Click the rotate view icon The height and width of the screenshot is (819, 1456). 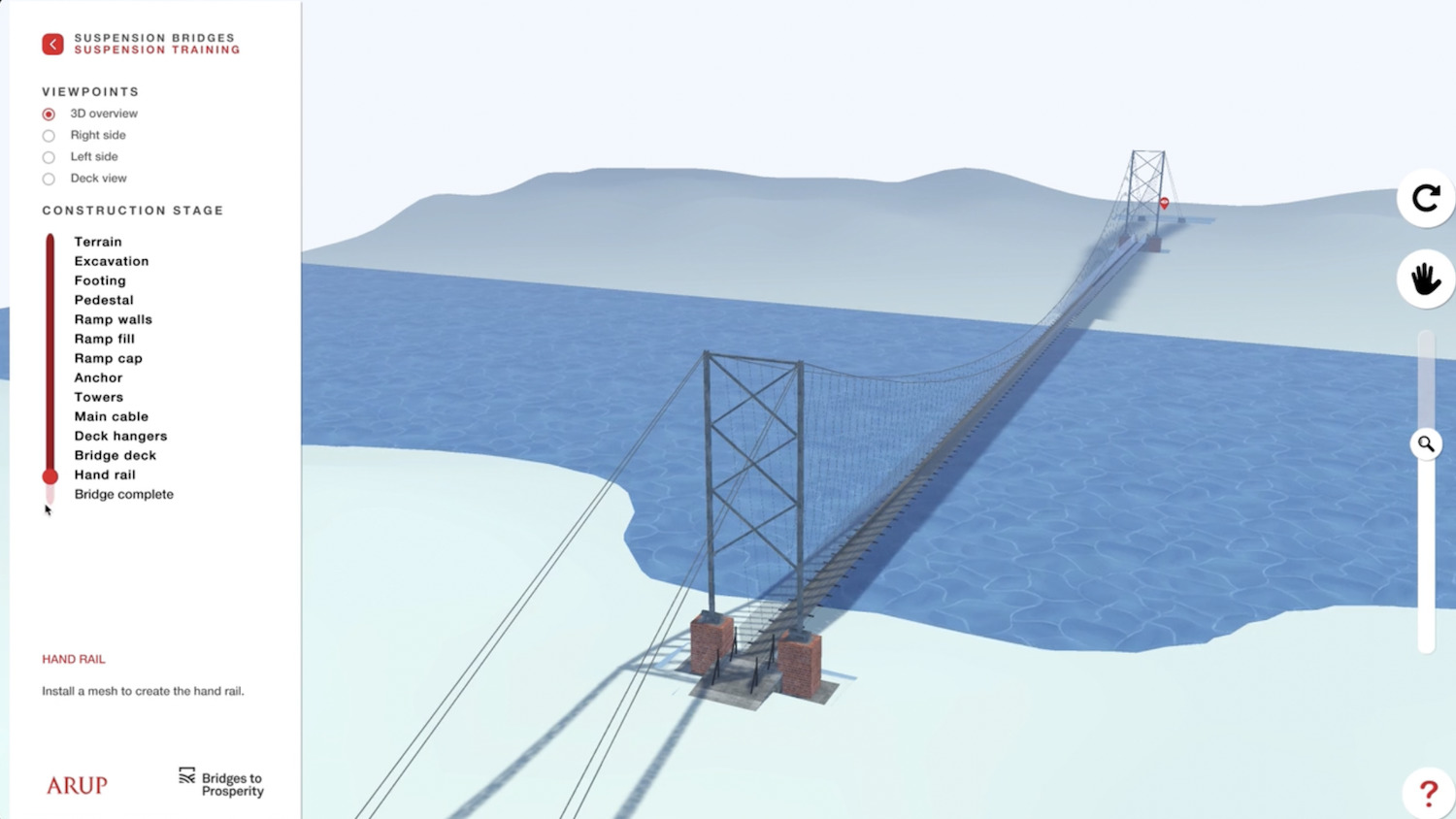click(x=1425, y=198)
